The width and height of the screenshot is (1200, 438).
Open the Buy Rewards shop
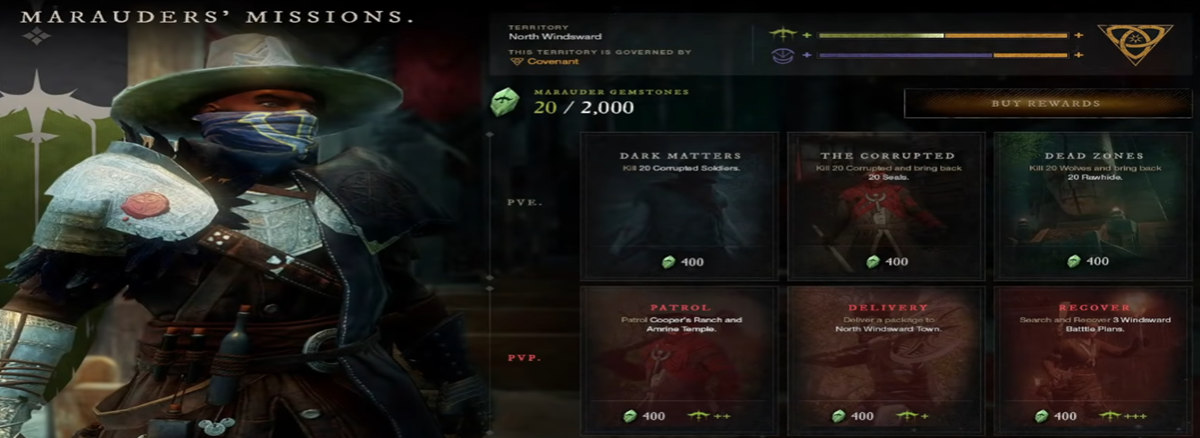point(1044,103)
